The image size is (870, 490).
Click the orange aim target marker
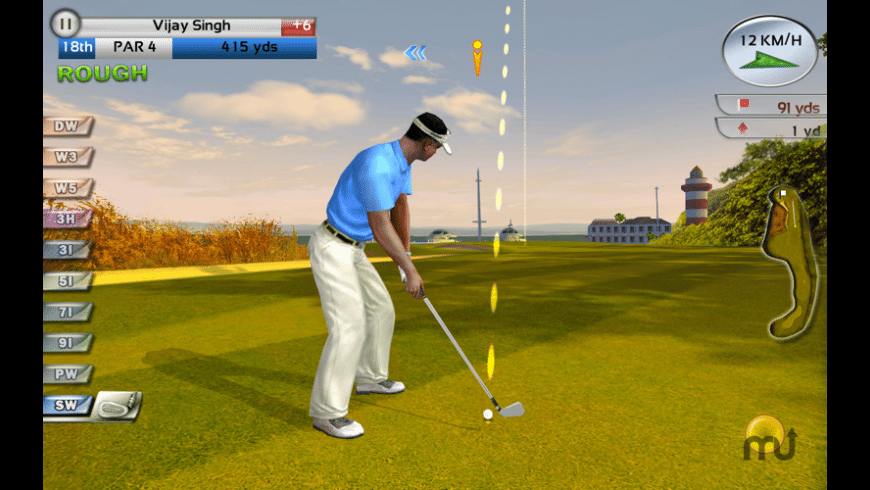477,57
